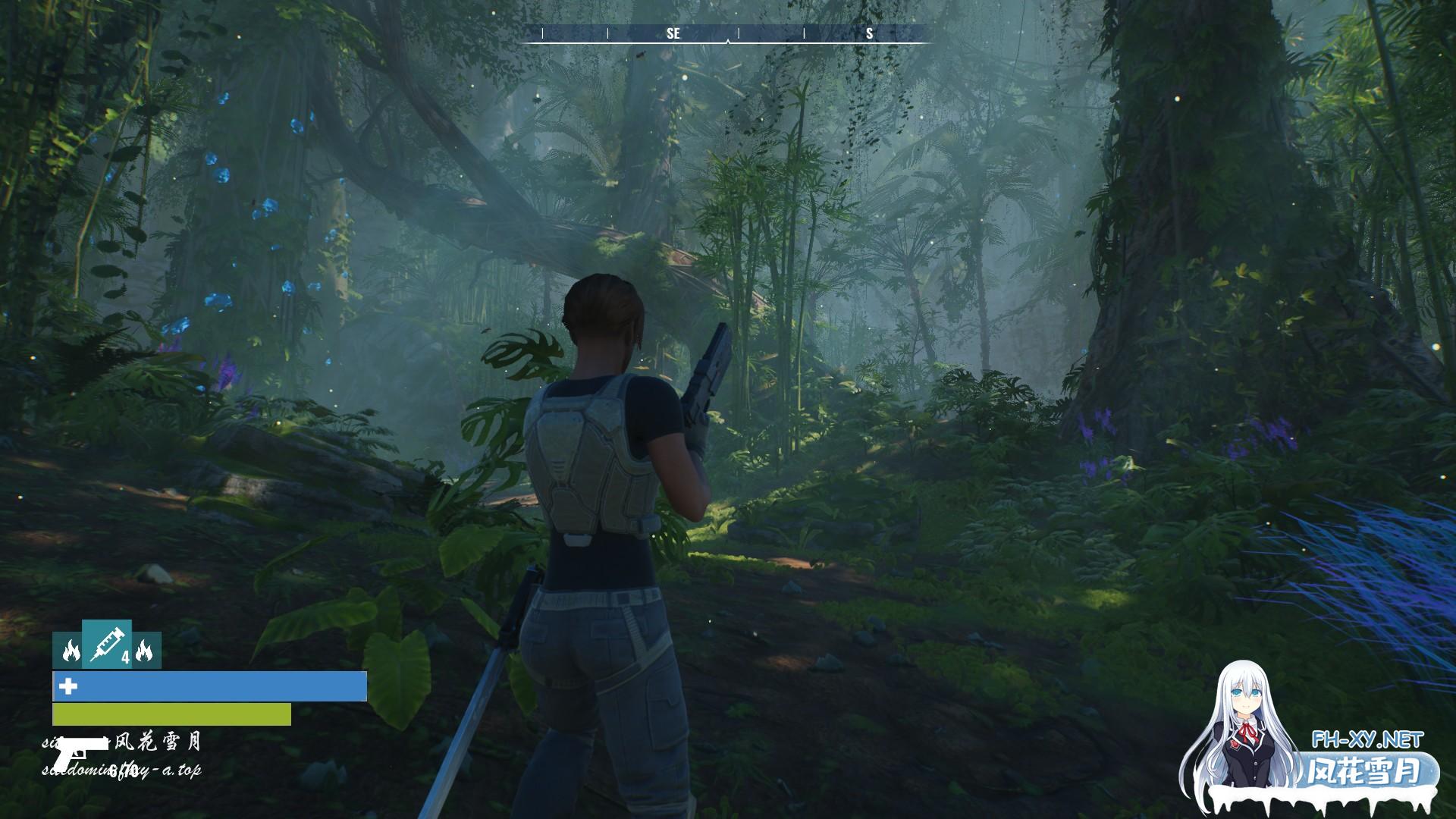1456x819 pixels.
Task: Click the compass heading bar
Action: (x=728, y=33)
